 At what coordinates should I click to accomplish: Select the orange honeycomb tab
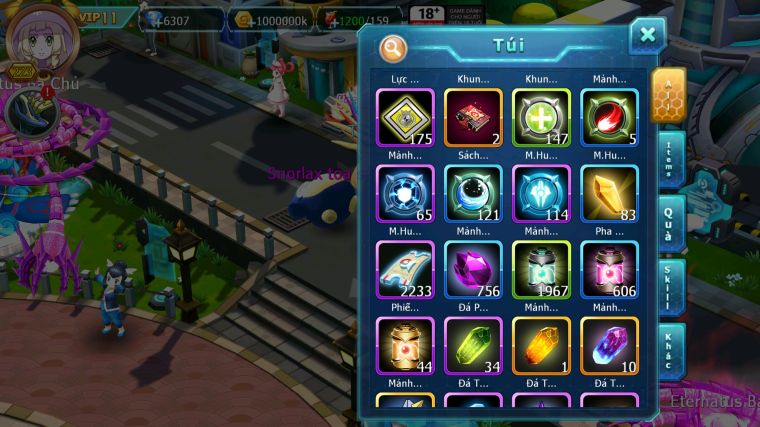point(668,96)
